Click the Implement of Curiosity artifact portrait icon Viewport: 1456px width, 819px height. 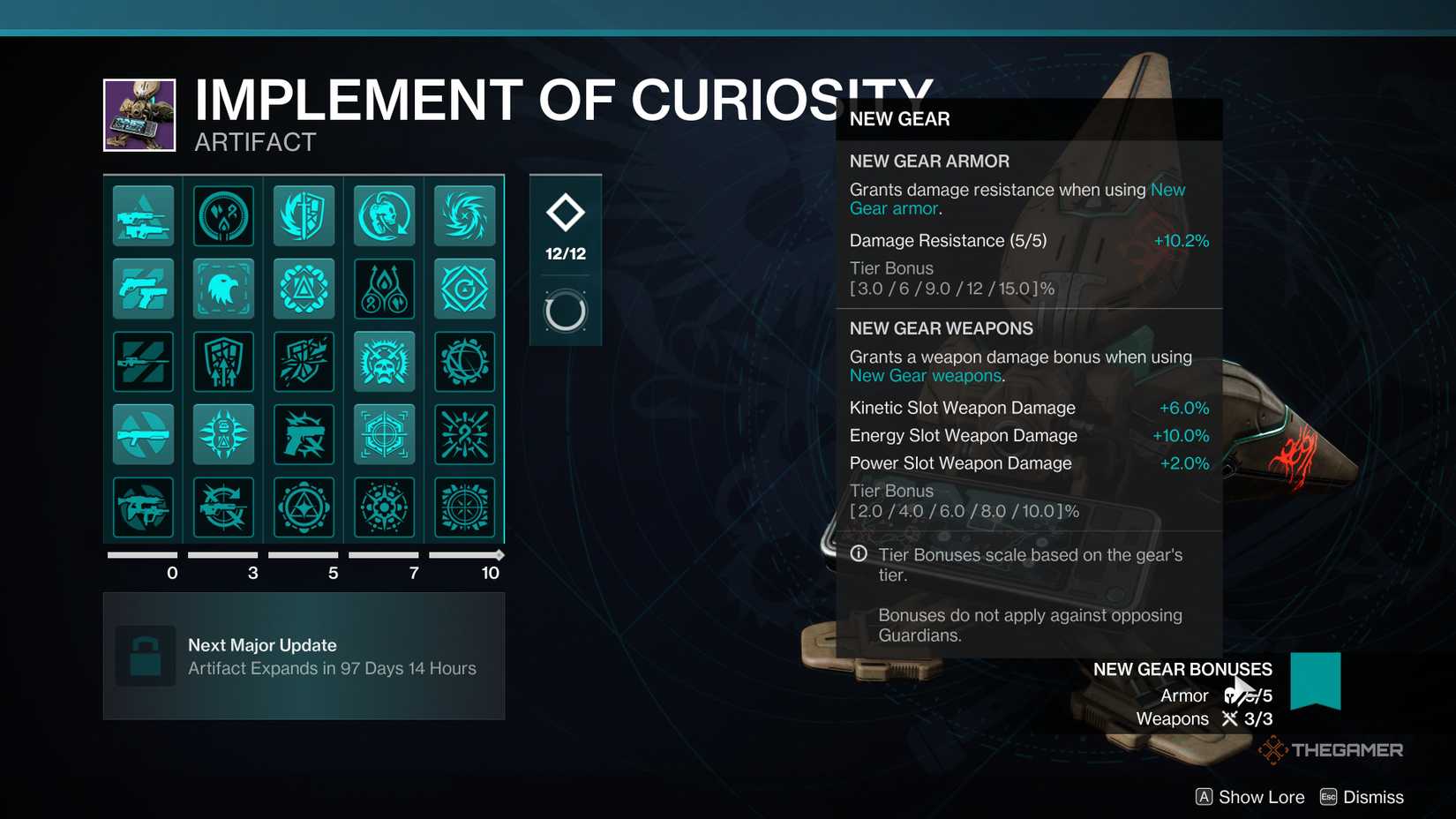[x=139, y=115]
